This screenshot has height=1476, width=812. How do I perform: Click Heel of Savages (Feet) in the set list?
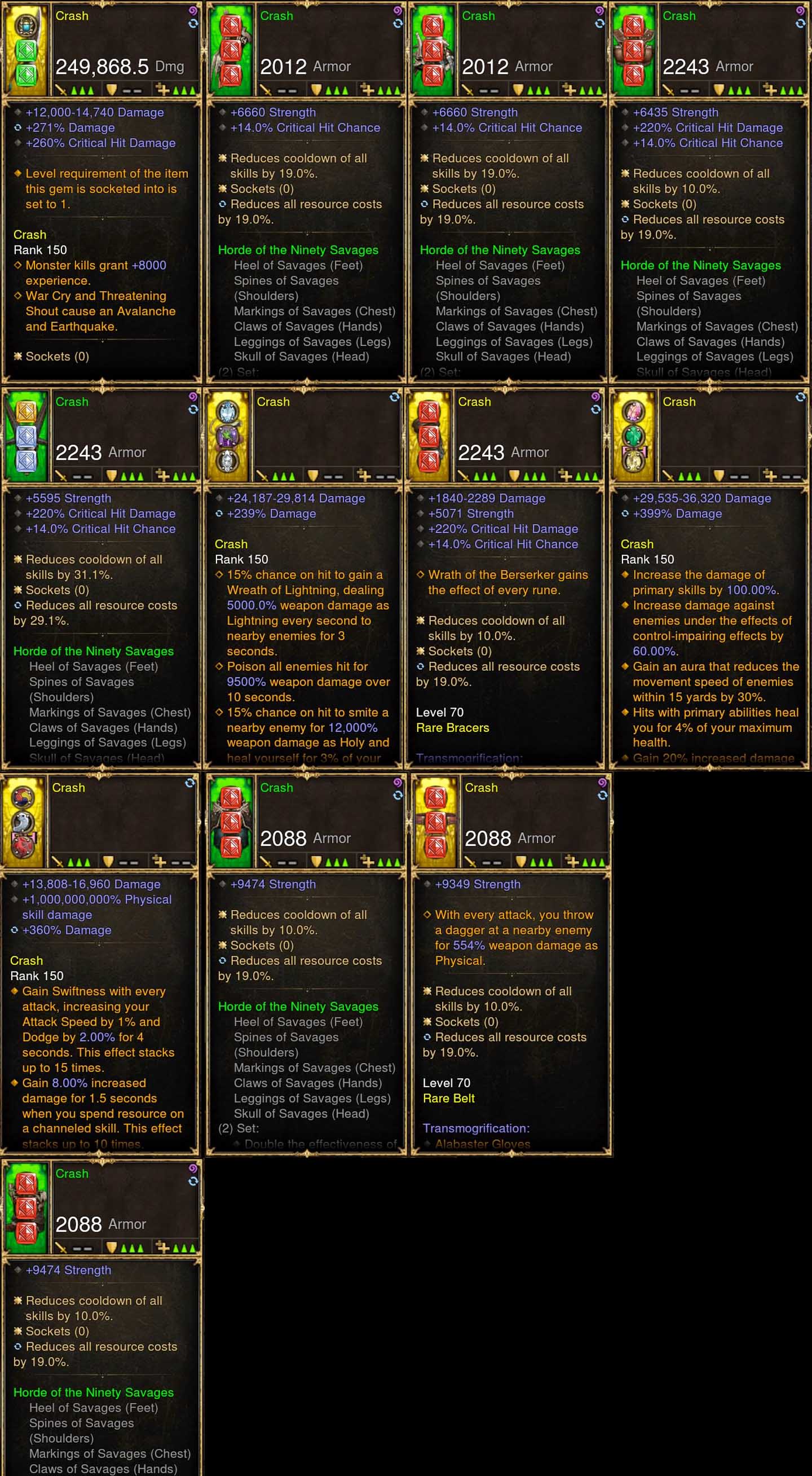point(298,265)
